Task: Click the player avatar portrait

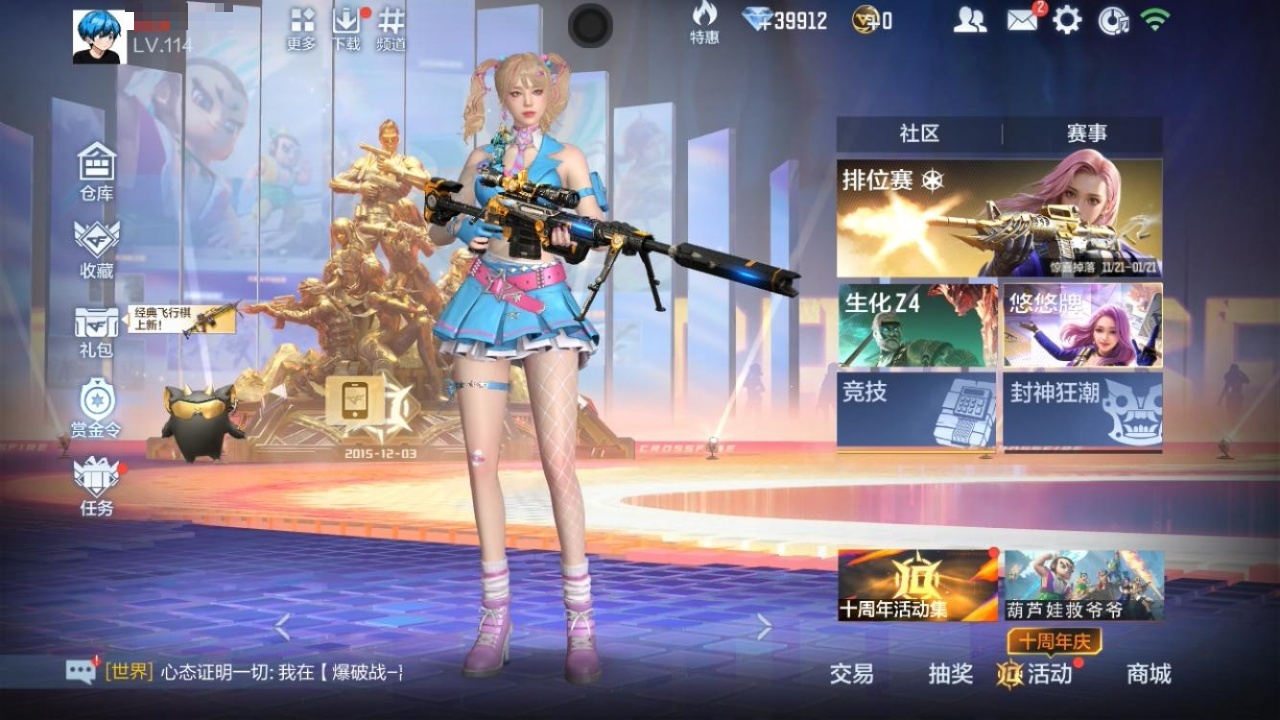Action: click(100, 37)
